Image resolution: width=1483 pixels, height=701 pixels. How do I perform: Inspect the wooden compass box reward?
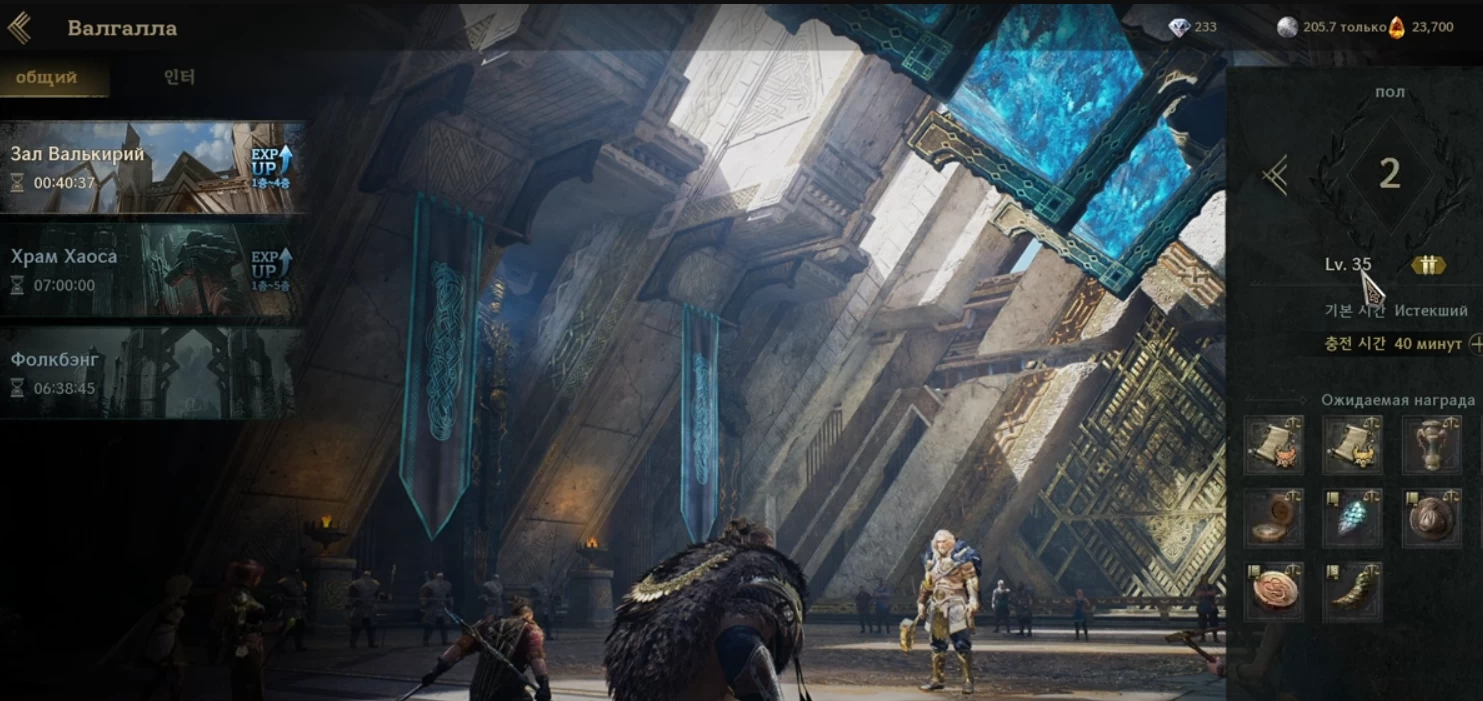click(1274, 518)
